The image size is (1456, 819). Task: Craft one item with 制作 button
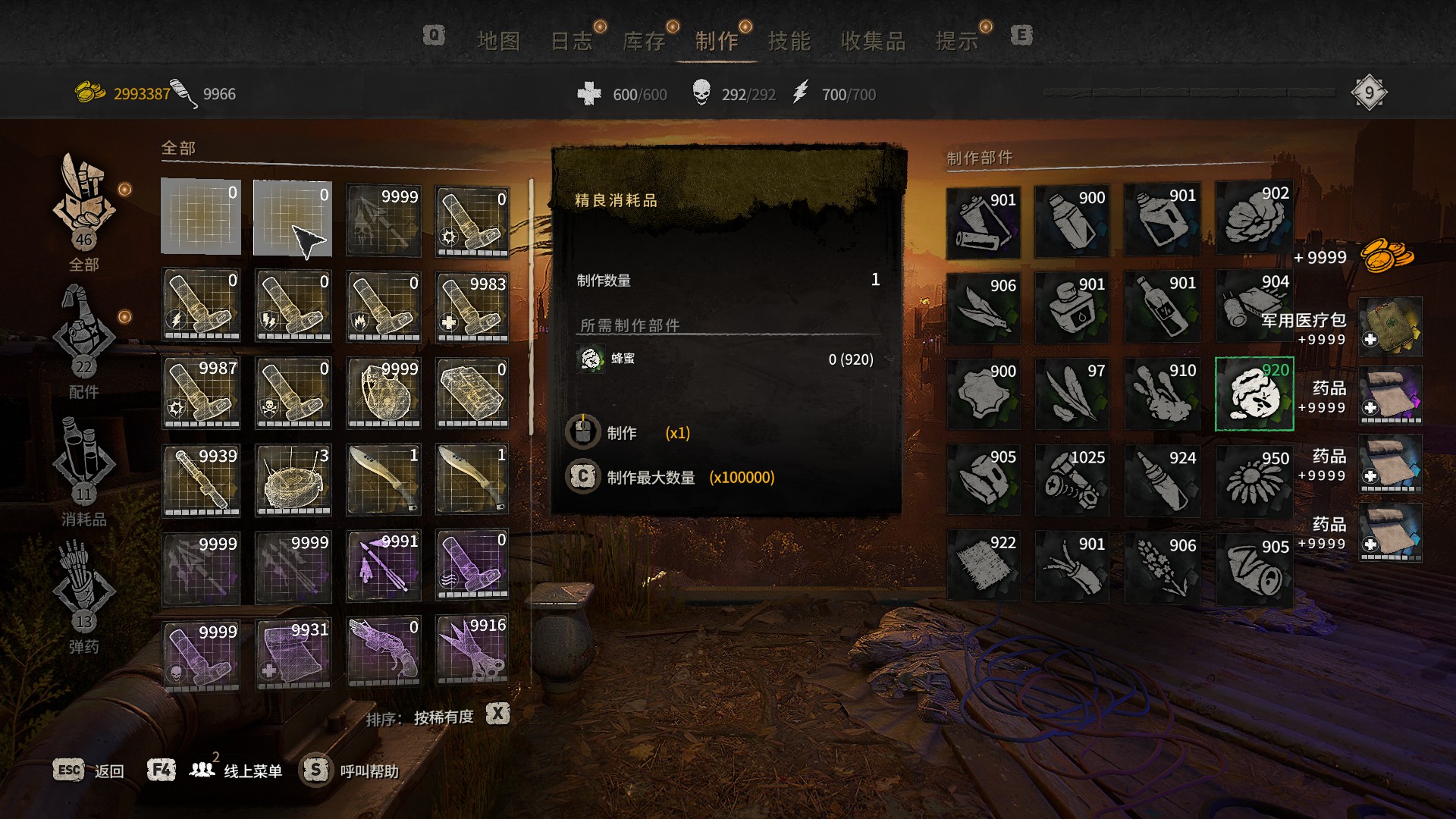[x=622, y=433]
